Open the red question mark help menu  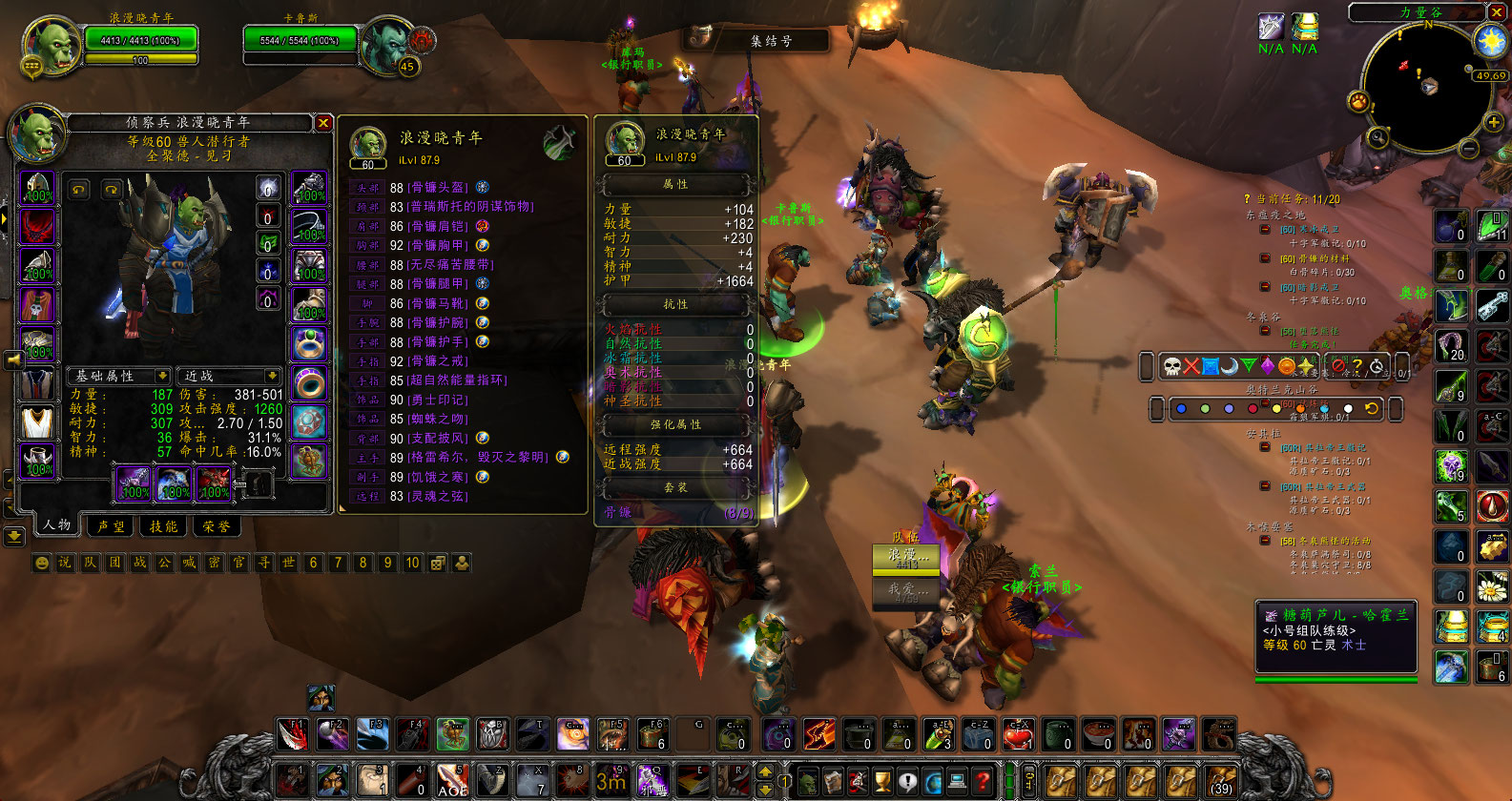[x=982, y=781]
